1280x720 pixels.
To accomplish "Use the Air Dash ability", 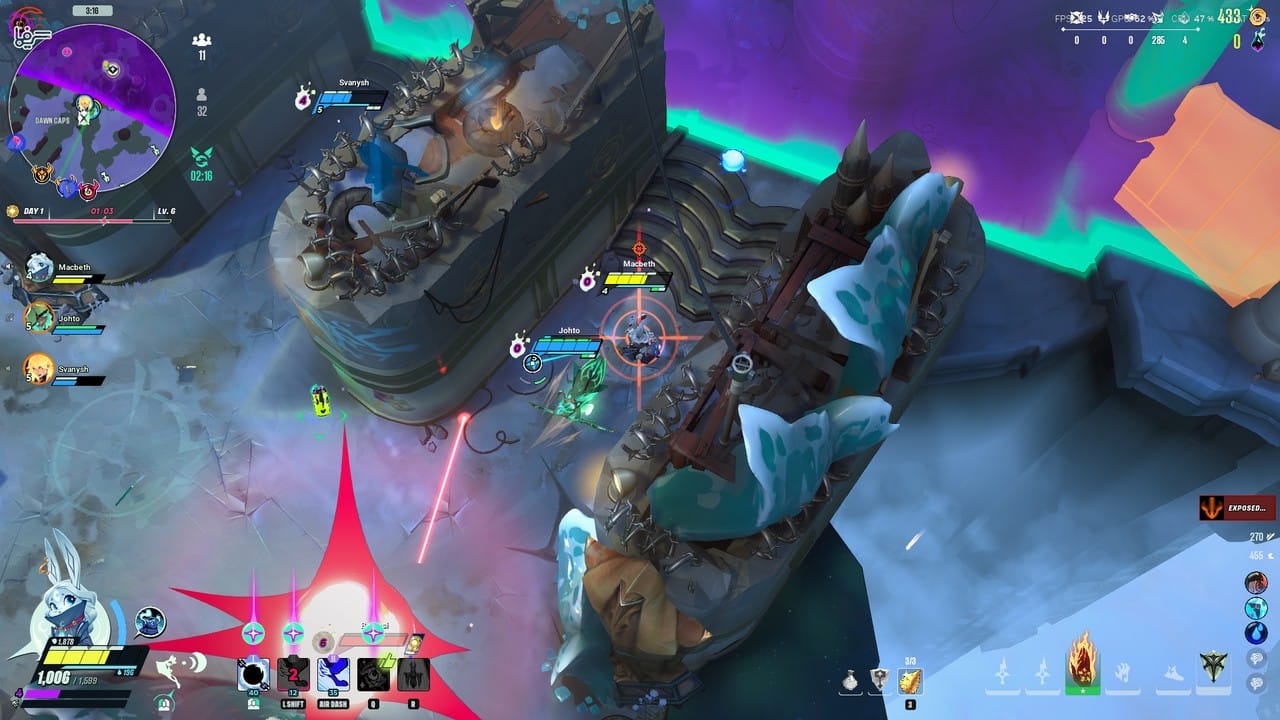I will pos(332,675).
